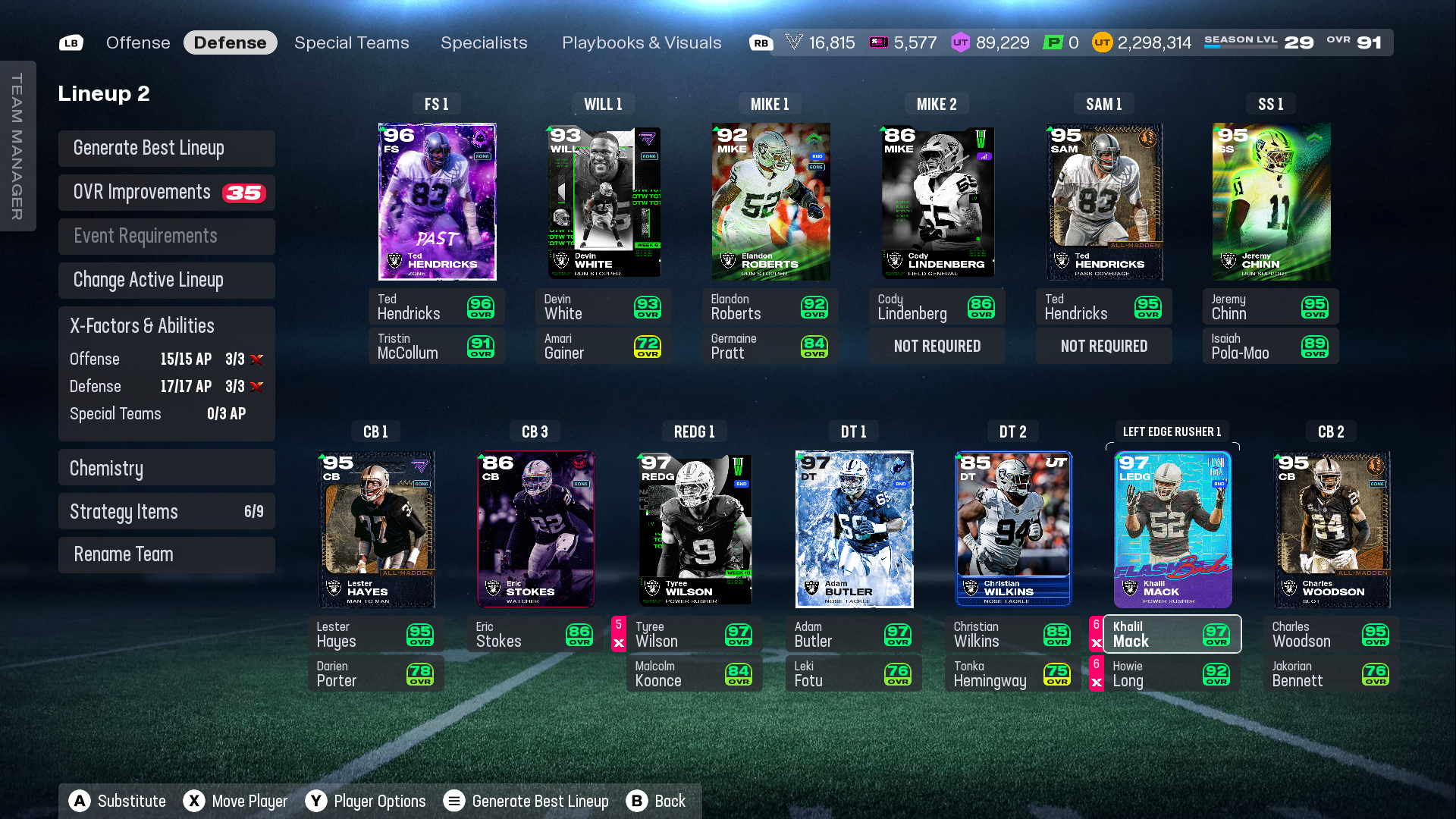This screenshot has width=1456, height=819.
Task: Choose backup Tristin McCollum row
Action: (436, 346)
